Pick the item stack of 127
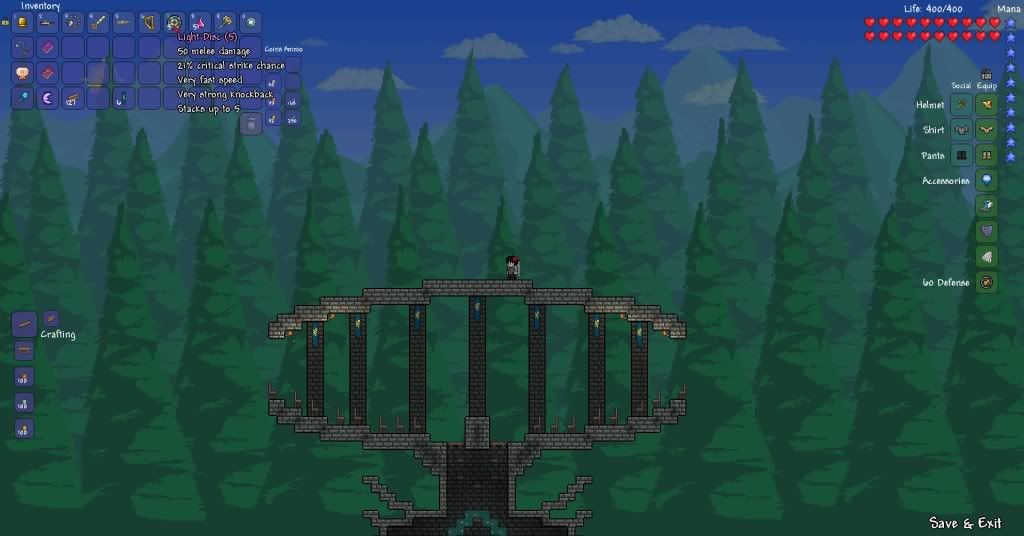Image resolution: width=1024 pixels, height=536 pixels. point(73,98)
